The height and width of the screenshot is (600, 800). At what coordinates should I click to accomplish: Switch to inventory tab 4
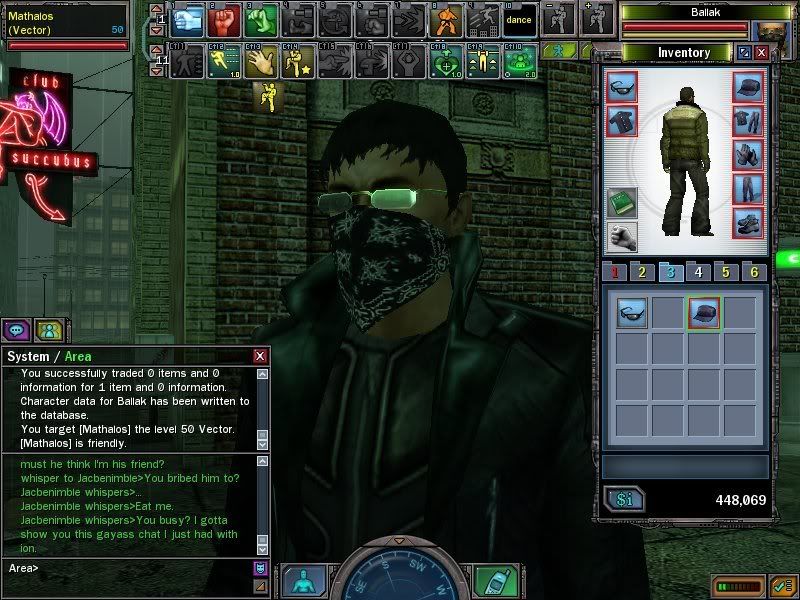pos(698,272)
